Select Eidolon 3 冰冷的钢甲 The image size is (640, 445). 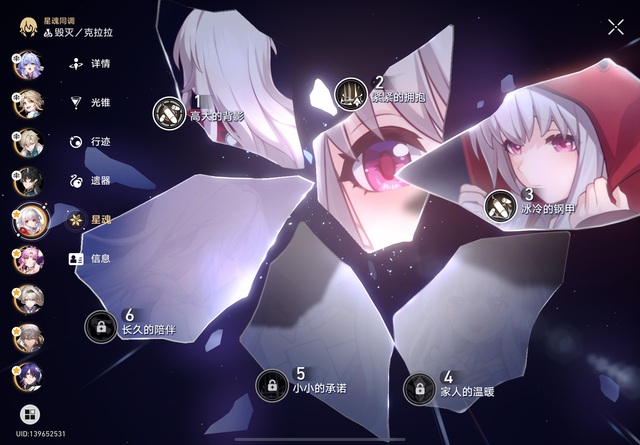(x=498, y=206)
